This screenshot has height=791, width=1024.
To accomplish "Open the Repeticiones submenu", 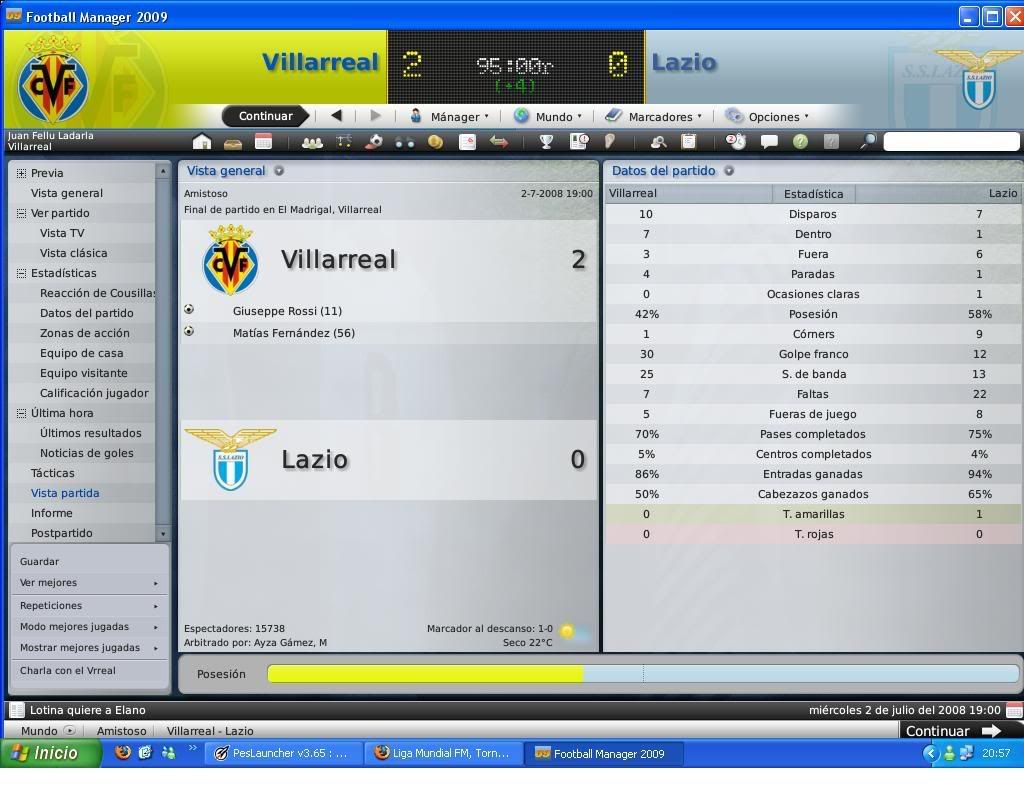I will tap(51, 606).
